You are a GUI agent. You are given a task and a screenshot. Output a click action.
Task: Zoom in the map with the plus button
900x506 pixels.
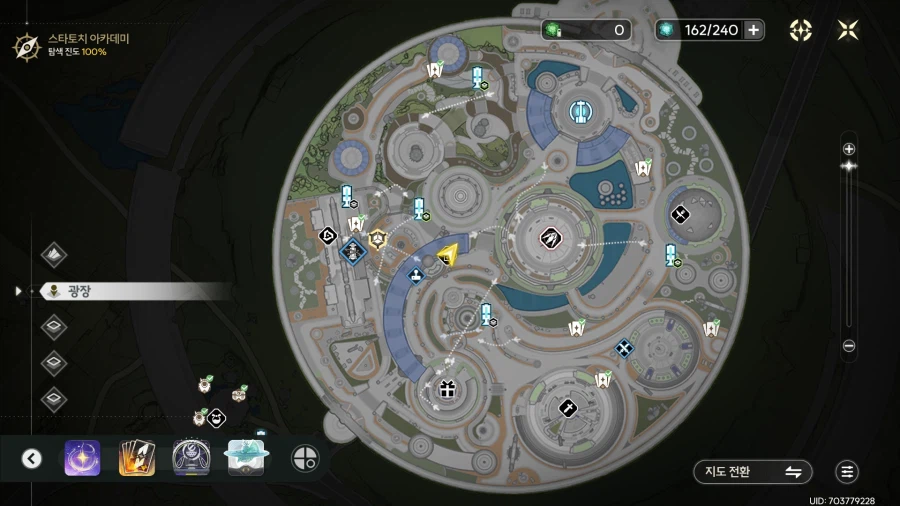[849, 149]
